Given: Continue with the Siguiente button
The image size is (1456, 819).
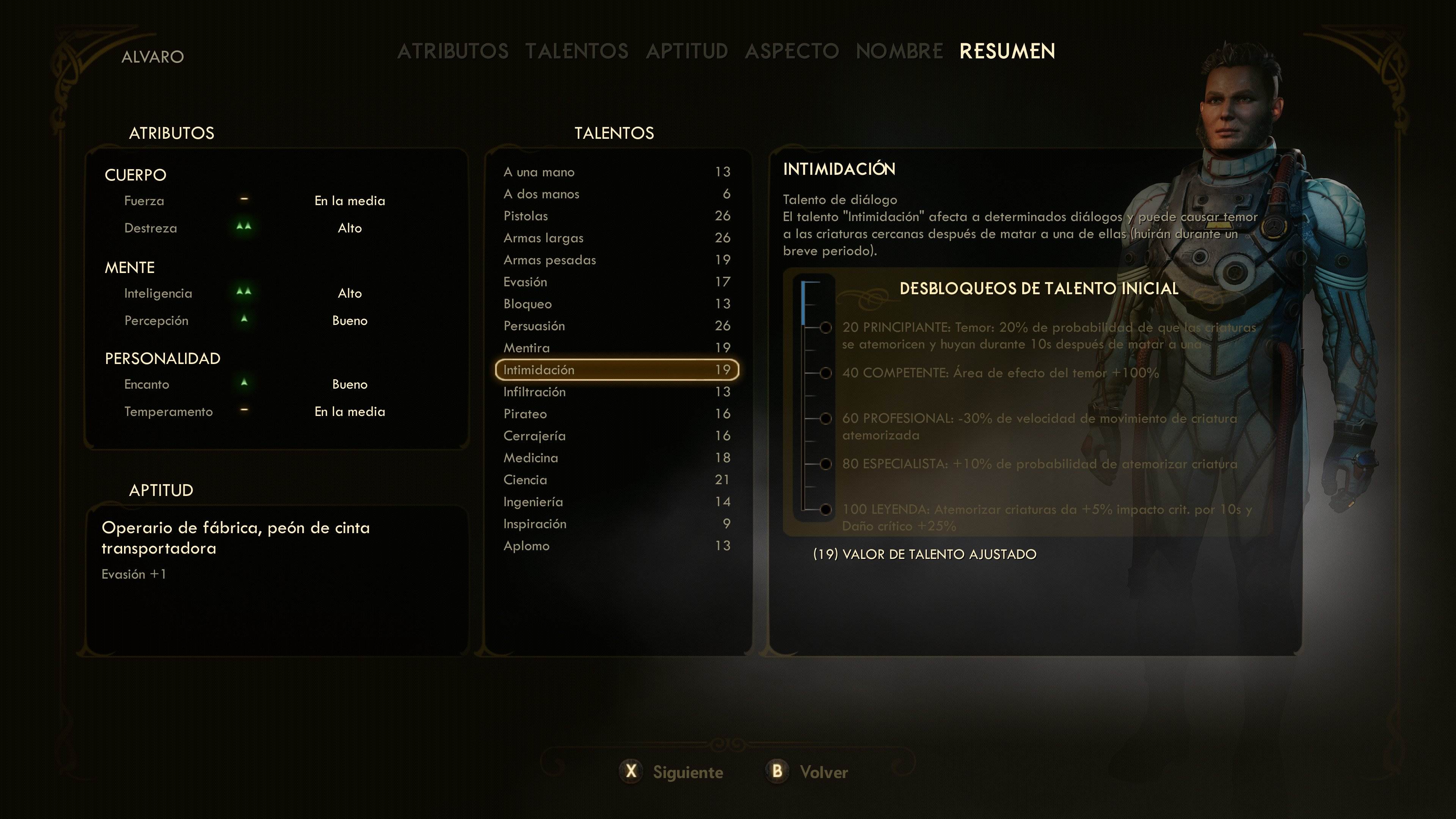Looking at the screenshot, I should [x=672, y=772].
